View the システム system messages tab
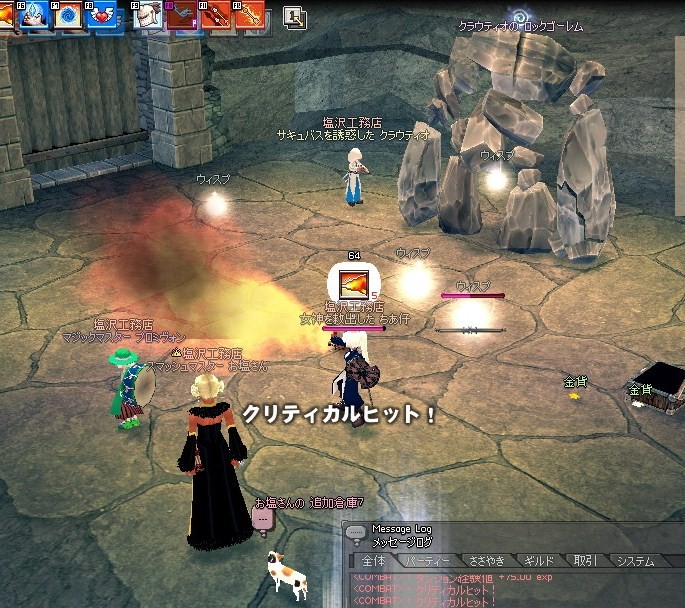The image size is (685, 608). (636, 561)
